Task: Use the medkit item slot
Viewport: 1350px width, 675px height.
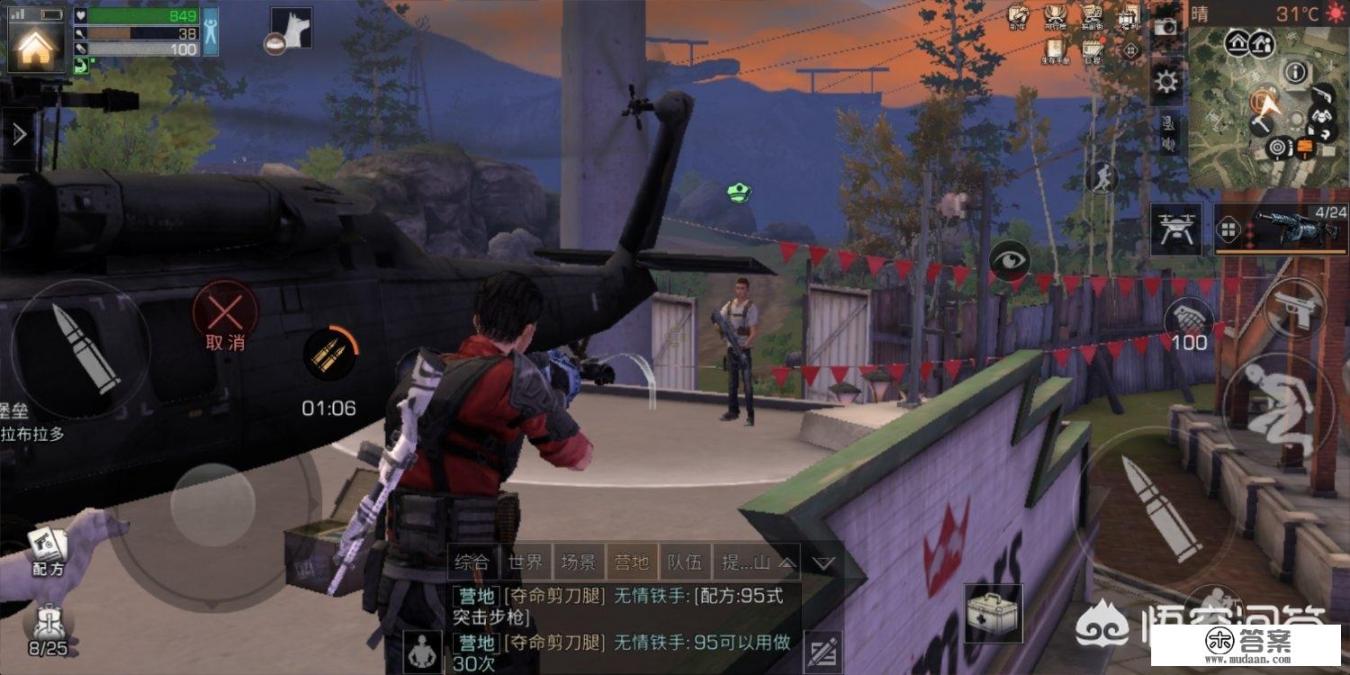Action: (993, 612)
